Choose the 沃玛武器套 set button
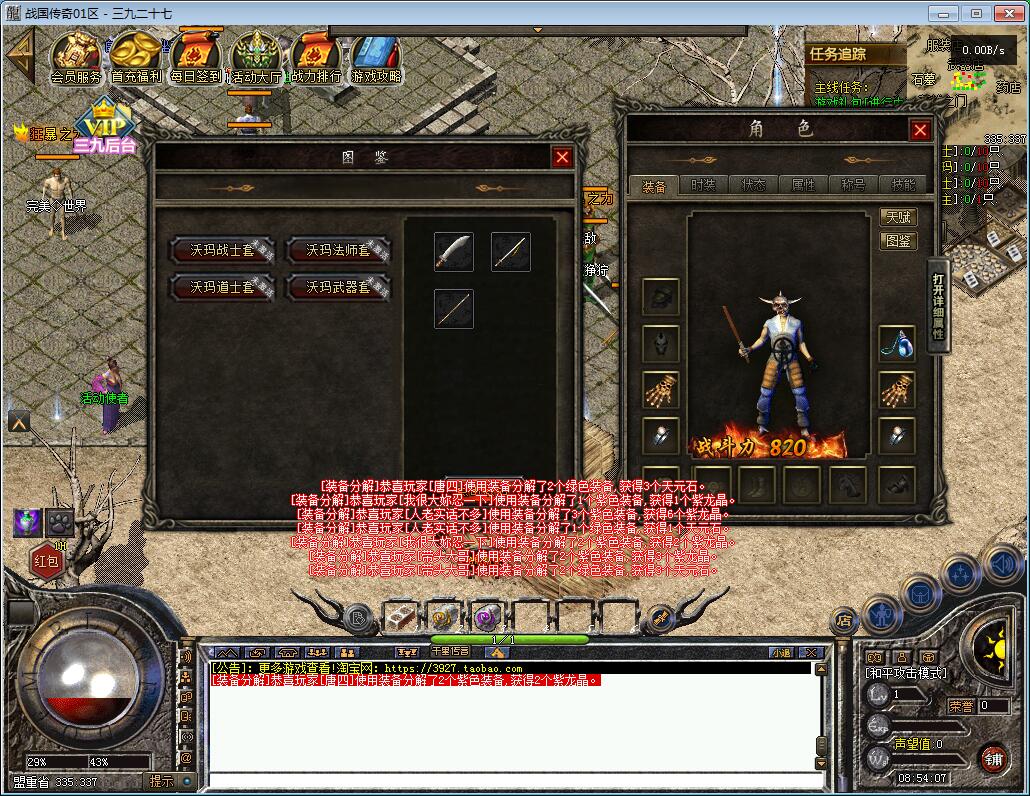Viewport: 1030px width, 796px height. [x=338, y=287]
